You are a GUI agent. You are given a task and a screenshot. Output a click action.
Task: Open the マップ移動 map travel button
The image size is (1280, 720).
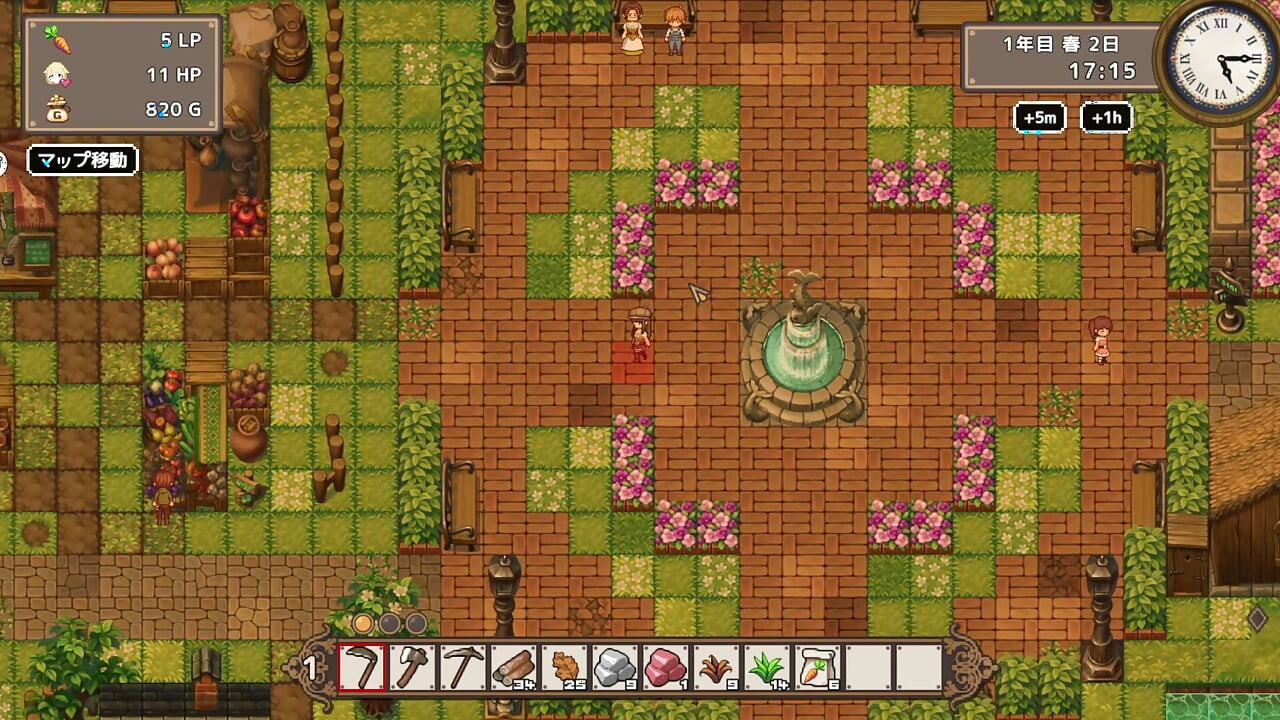[82, 160]
